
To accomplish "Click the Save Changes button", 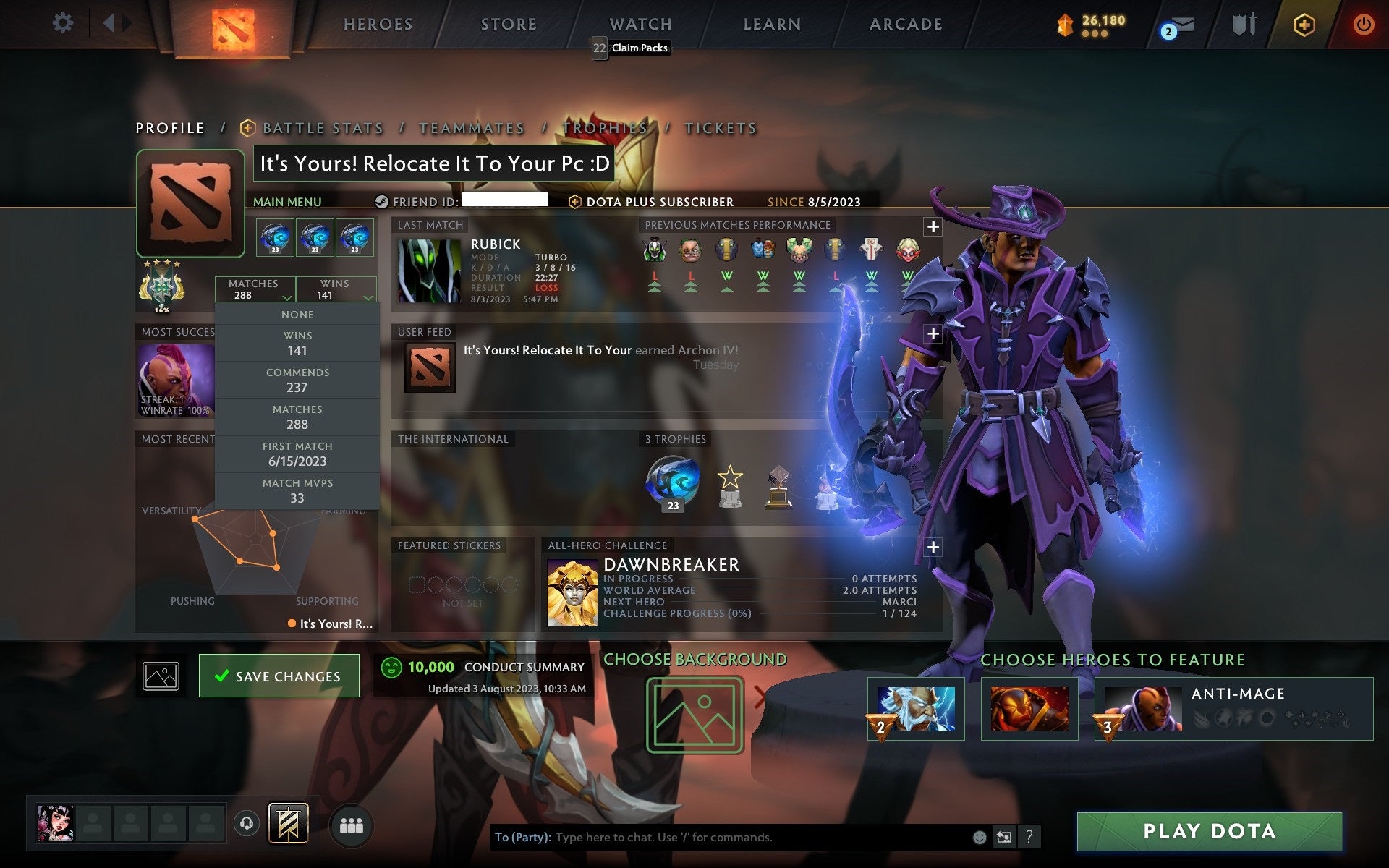I will tap(279, 675).
